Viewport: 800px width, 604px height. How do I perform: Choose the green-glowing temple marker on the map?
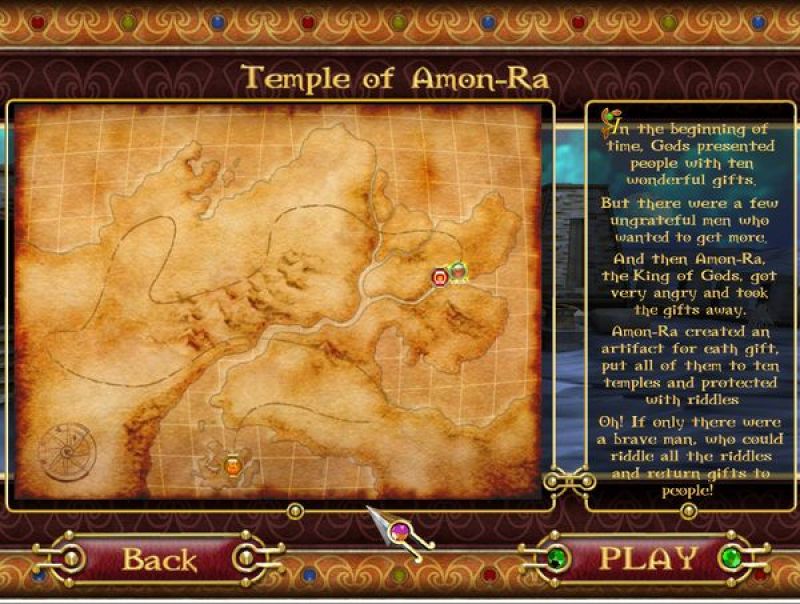[458, 271]
